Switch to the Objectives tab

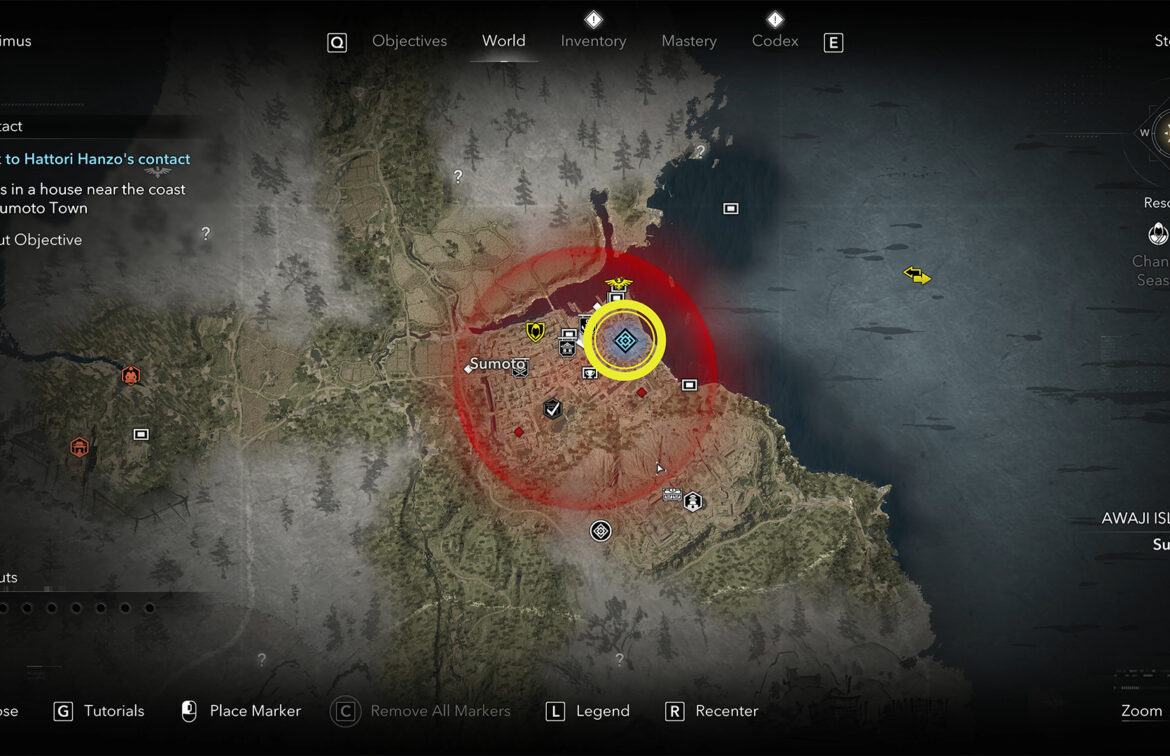[409, 41]
